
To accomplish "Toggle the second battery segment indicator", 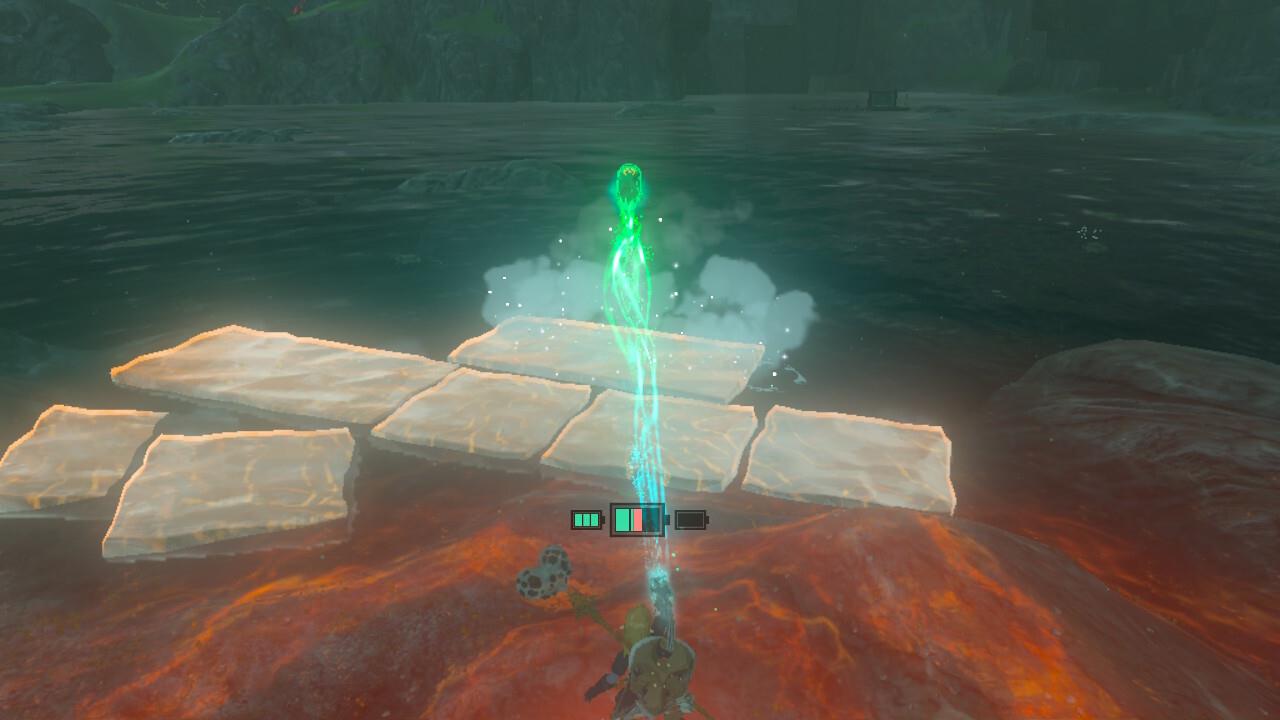I will coord(586,519).
